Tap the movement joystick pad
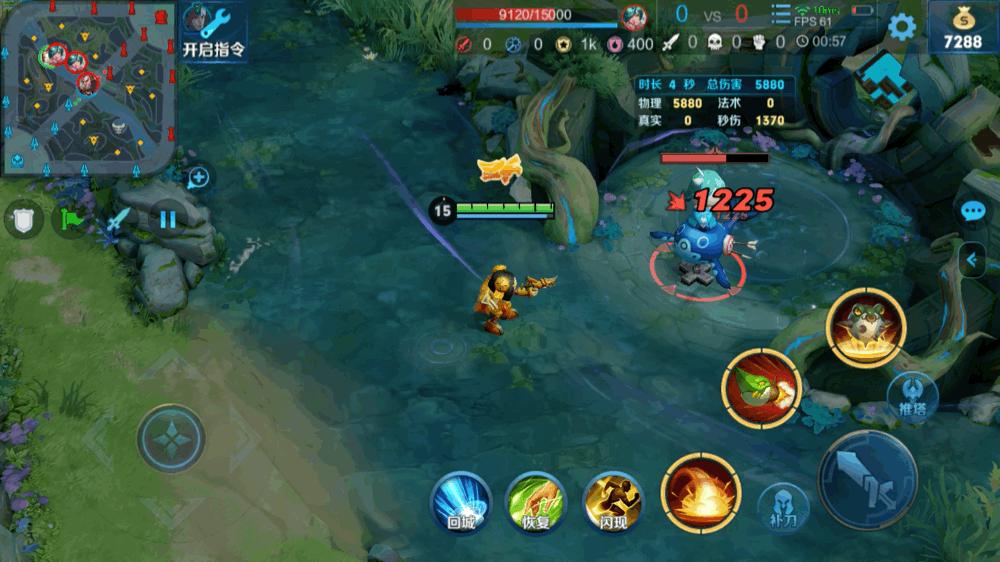The height and width of the screenshot is (562, 1000). [171, 437]
